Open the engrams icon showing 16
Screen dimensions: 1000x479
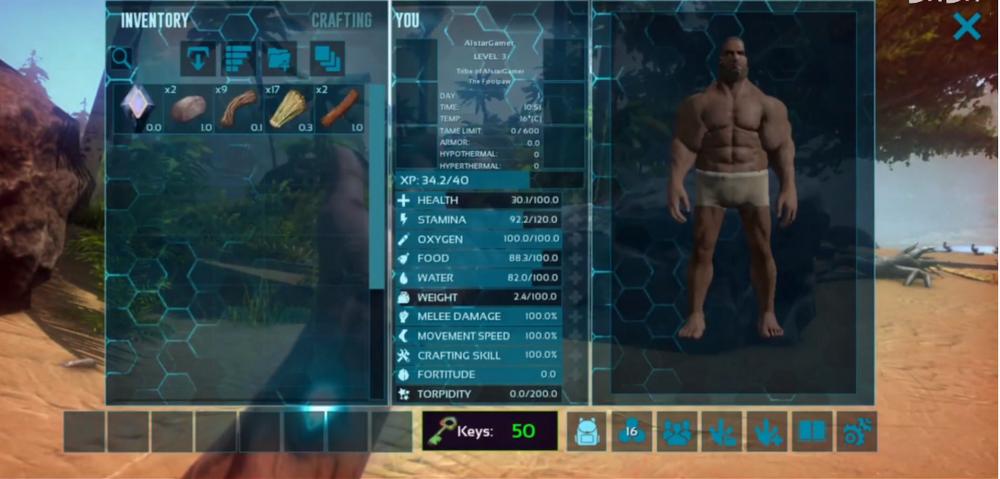[x=632, y=432]
